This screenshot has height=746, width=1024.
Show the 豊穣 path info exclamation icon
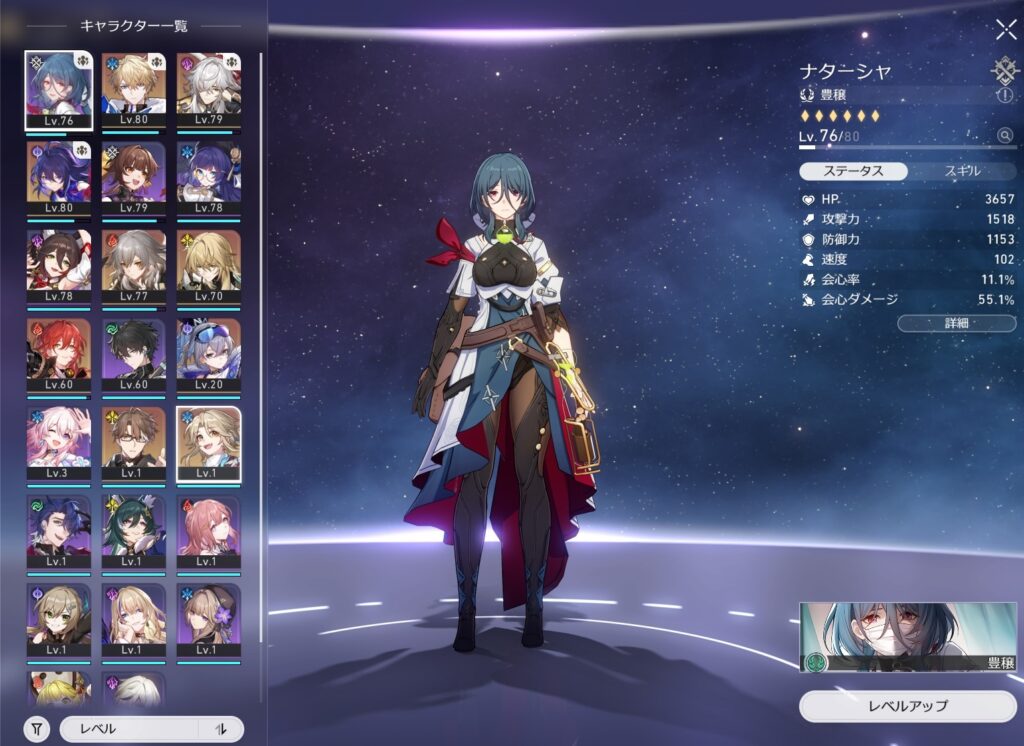[x=1005, y=94]
